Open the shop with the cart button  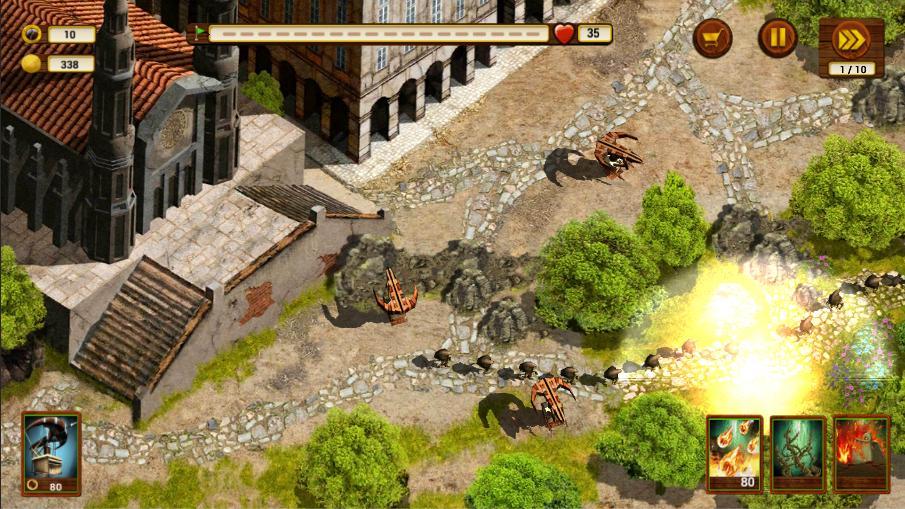click(x=712, y=38)
